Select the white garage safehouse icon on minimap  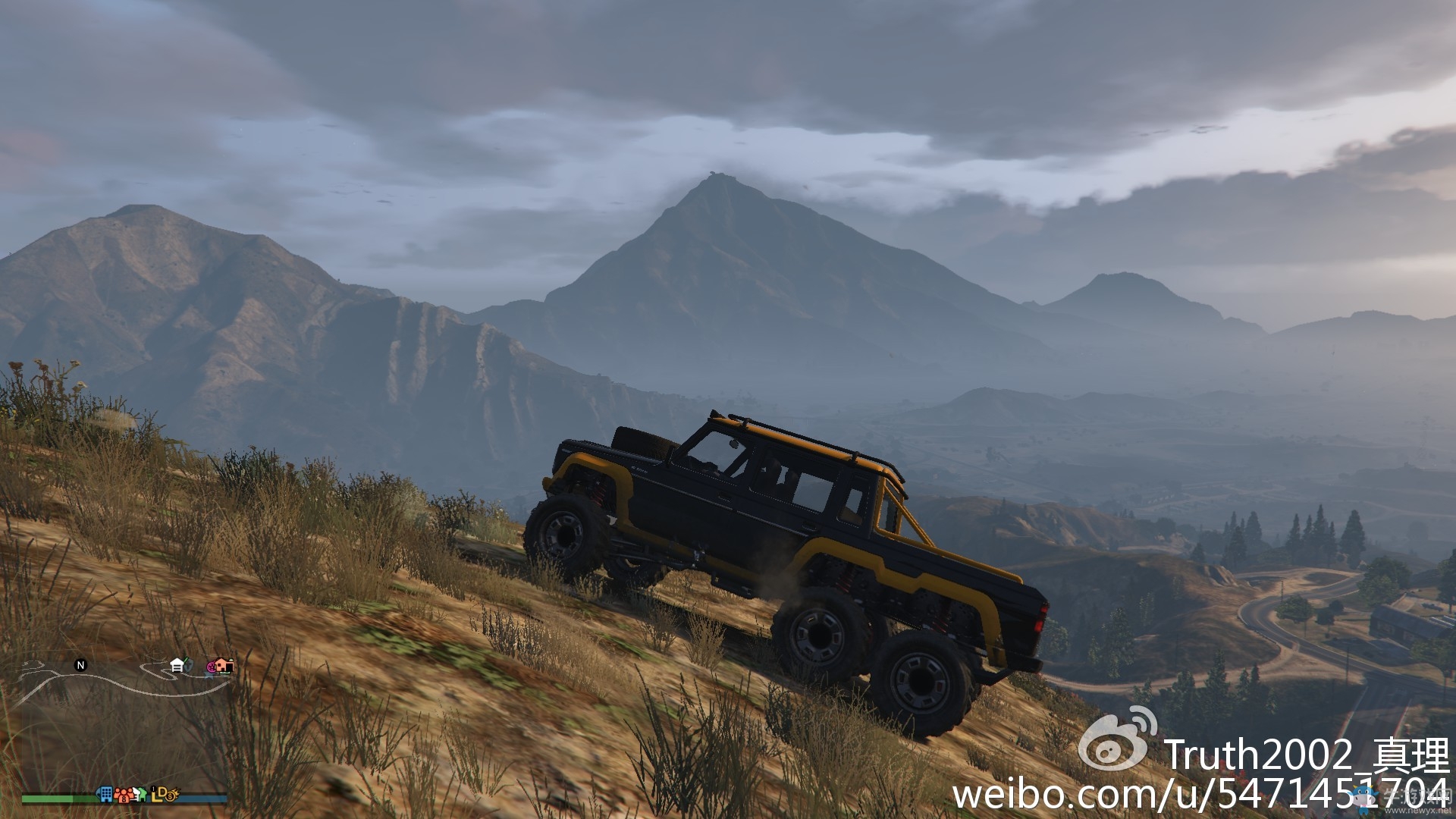(x=177, y=666)
